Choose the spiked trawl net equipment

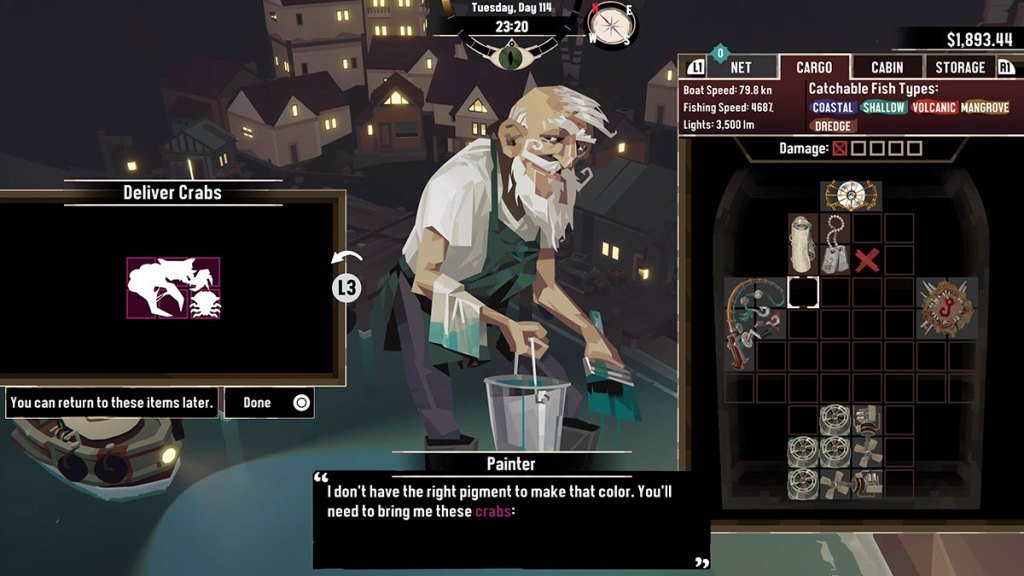coord(947,307)
